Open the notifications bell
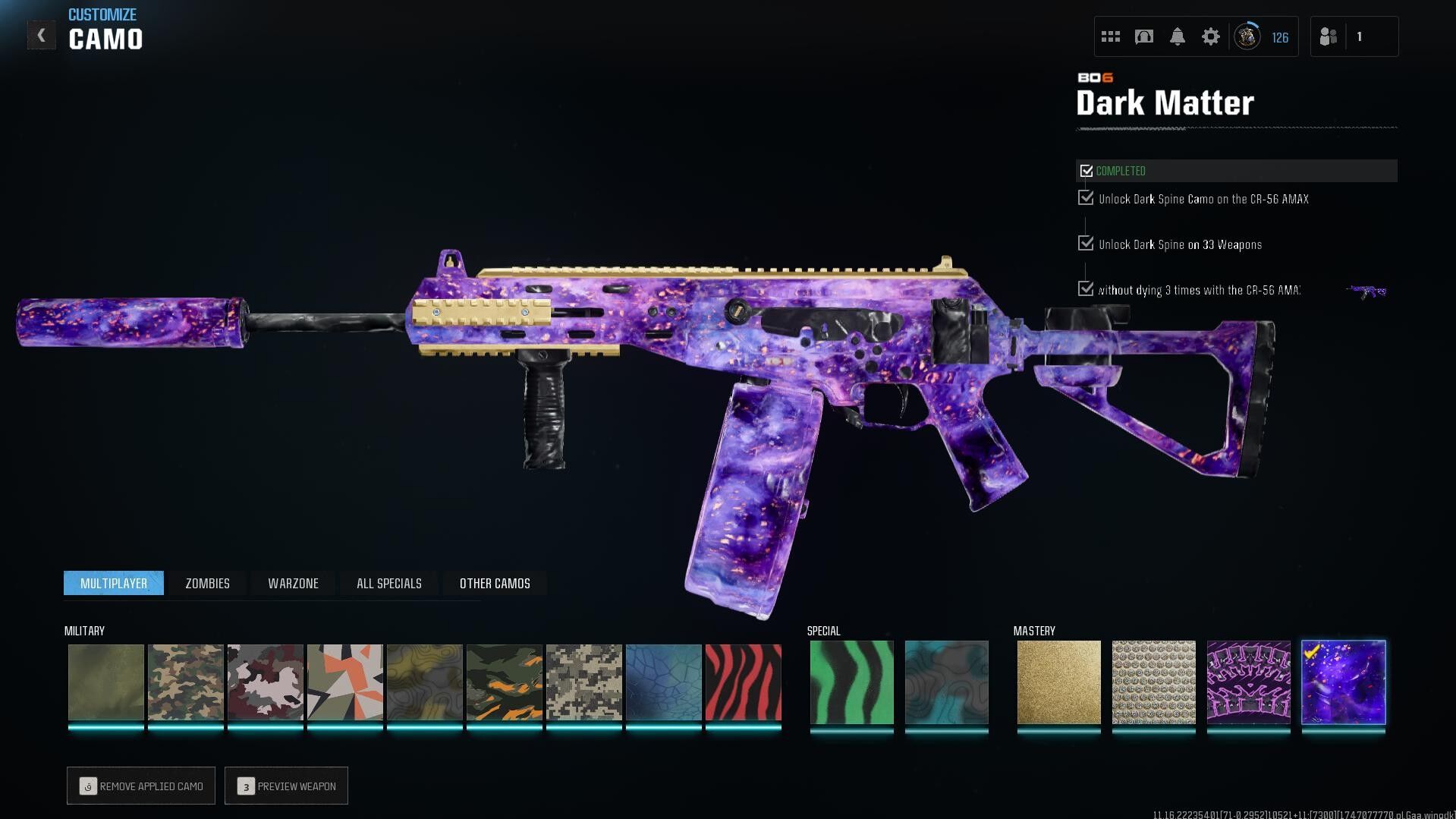Screen dimensions: 1456x819 tap(1177, 36)
